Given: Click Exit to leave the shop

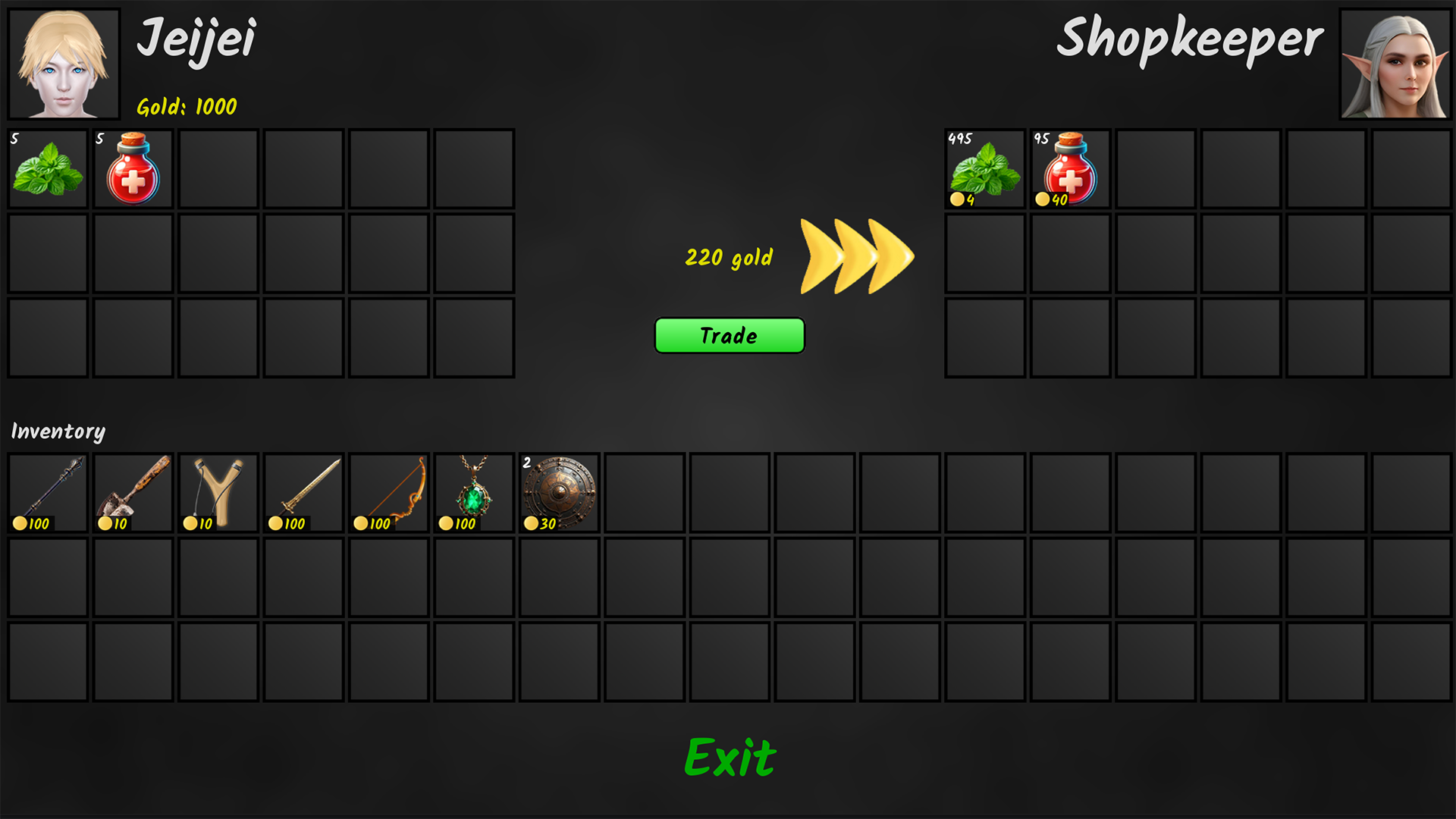Looking at the screenshot, I should pos(729,756).
